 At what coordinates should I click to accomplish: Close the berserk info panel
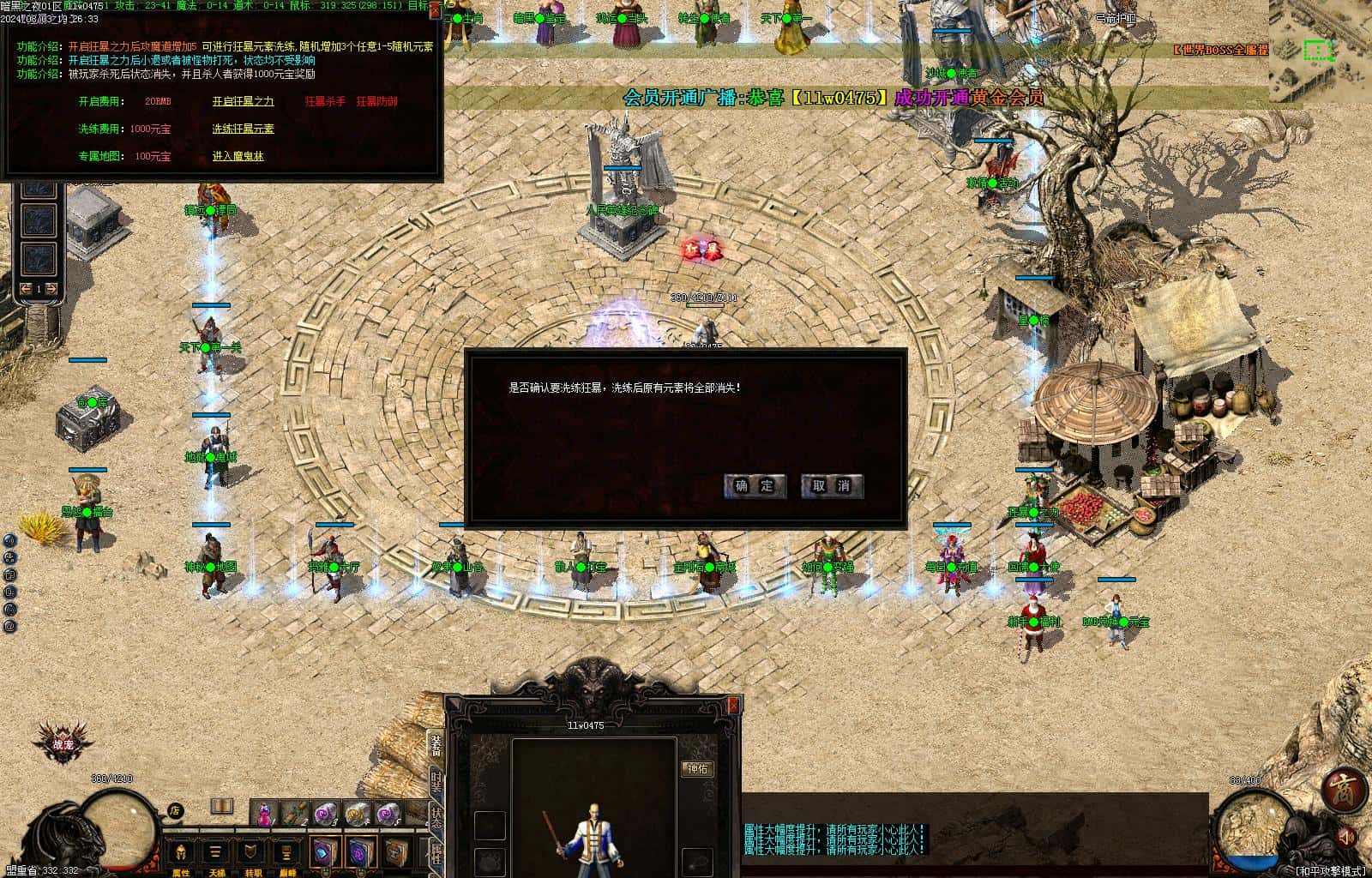pyautogui.click(x=435, y=11)
